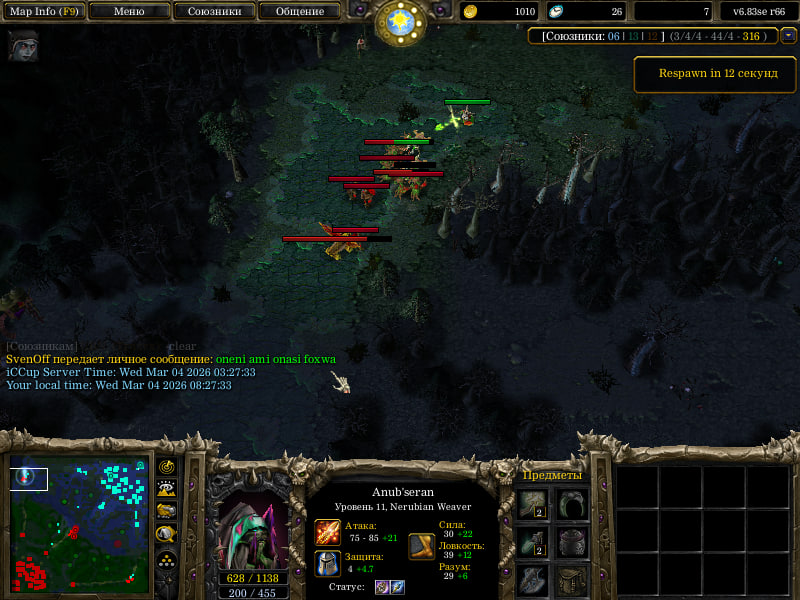Screen dimensions: 800x600
Task: Click on the minimap
Action: click(79, 524)
